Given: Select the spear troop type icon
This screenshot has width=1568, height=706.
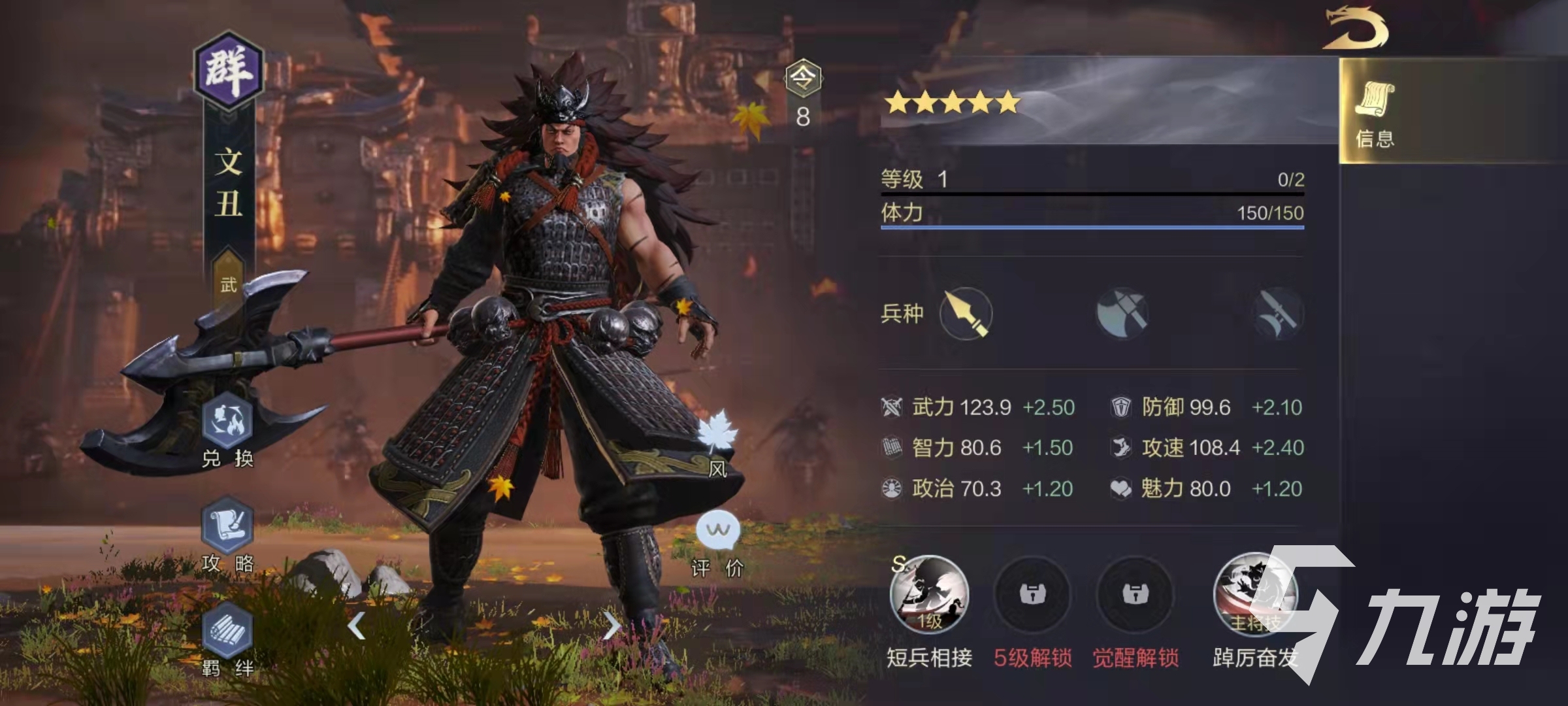Looking at the screenshot, I should (966, 314).
